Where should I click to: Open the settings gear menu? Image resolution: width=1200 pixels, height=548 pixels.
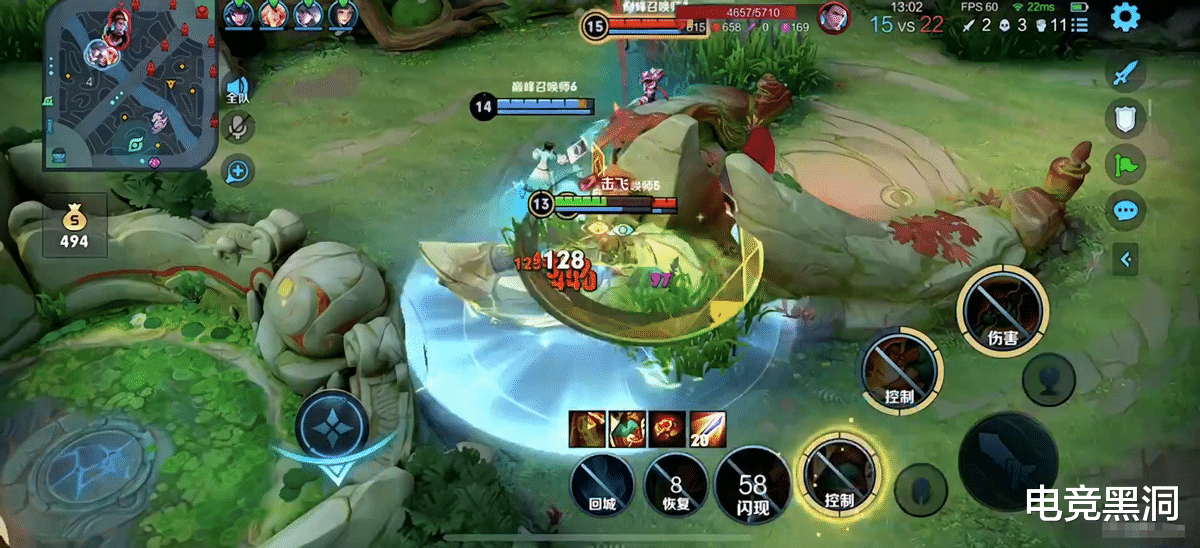coord(1126,17)
